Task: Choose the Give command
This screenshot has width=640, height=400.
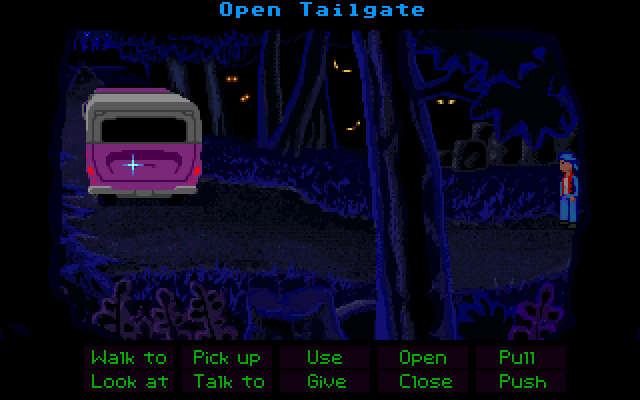Action: coord(324,381)
